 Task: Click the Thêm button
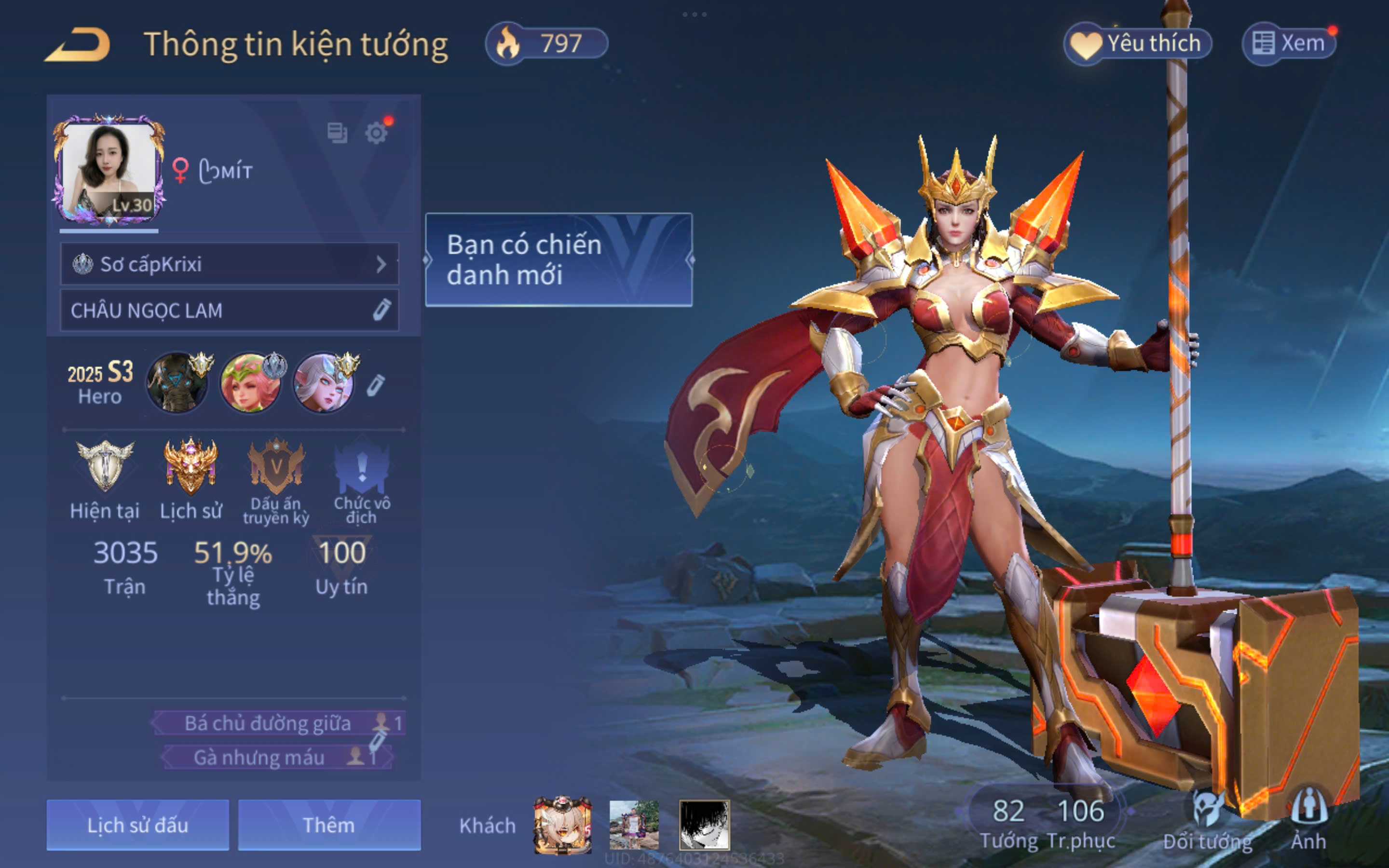[329, 825]
